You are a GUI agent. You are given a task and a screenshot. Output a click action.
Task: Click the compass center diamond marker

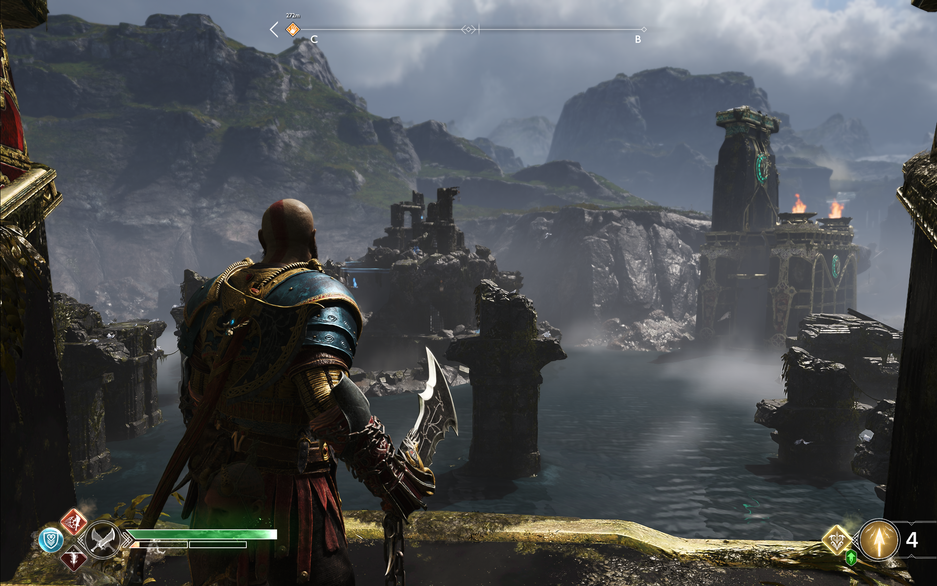(x=468, y=30)
